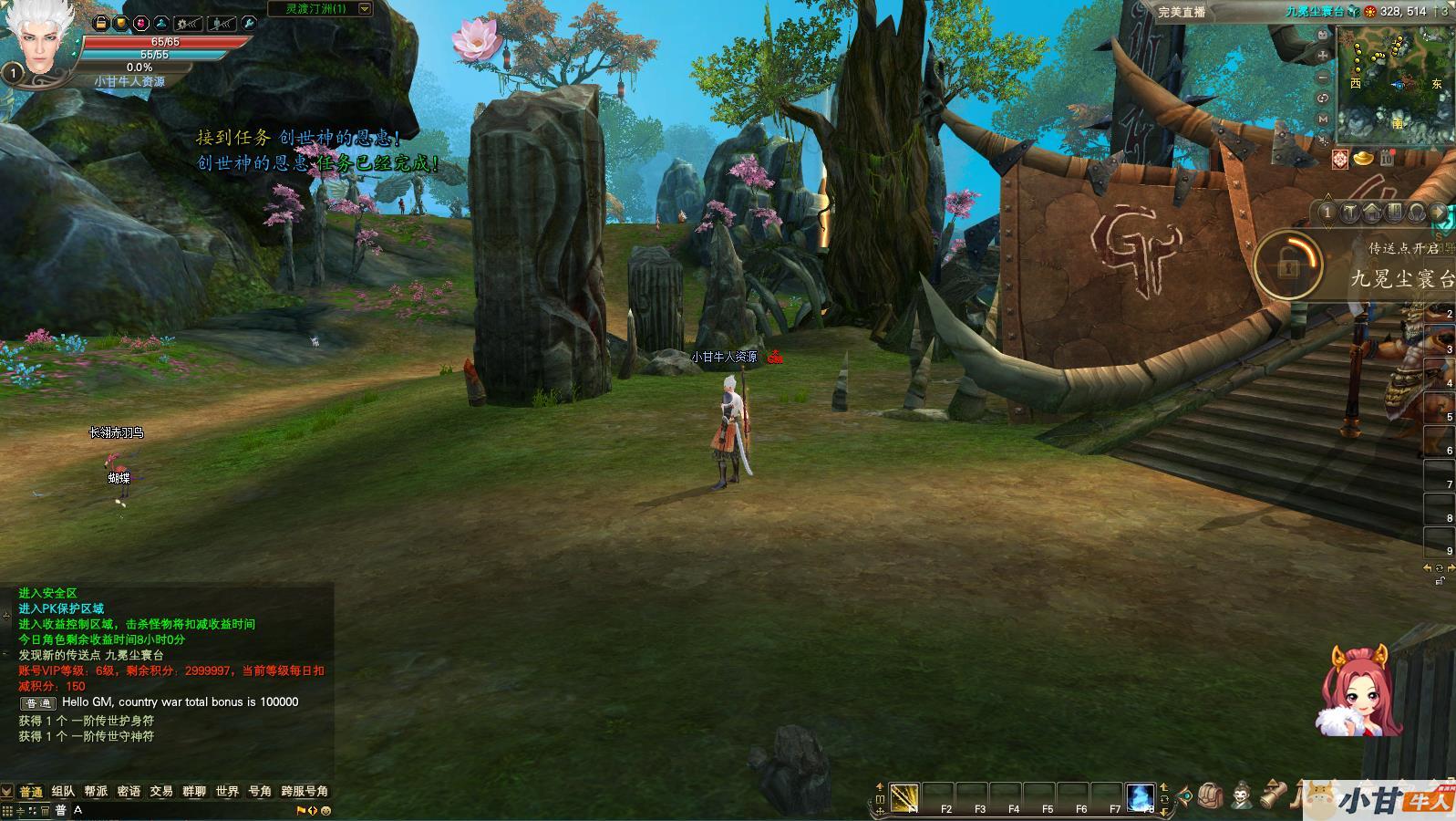
Task: Open the gold ingot shop icon
Action: (1364, 159)
